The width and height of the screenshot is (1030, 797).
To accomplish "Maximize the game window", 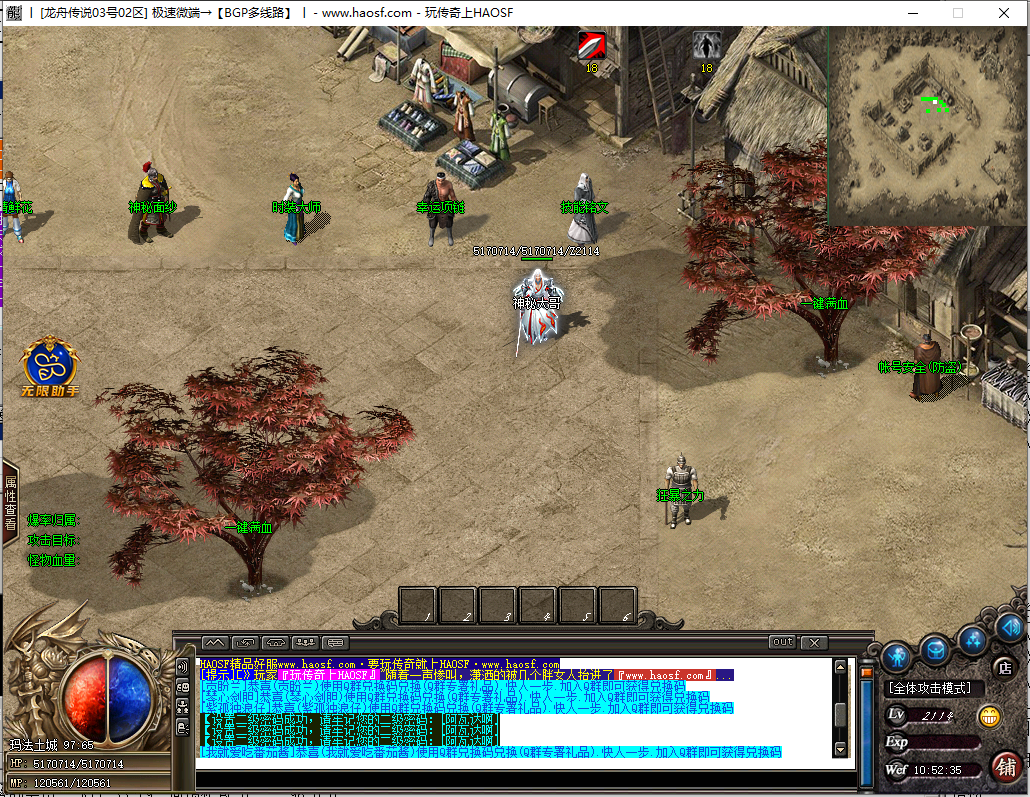I will click(x=957, y=13).
